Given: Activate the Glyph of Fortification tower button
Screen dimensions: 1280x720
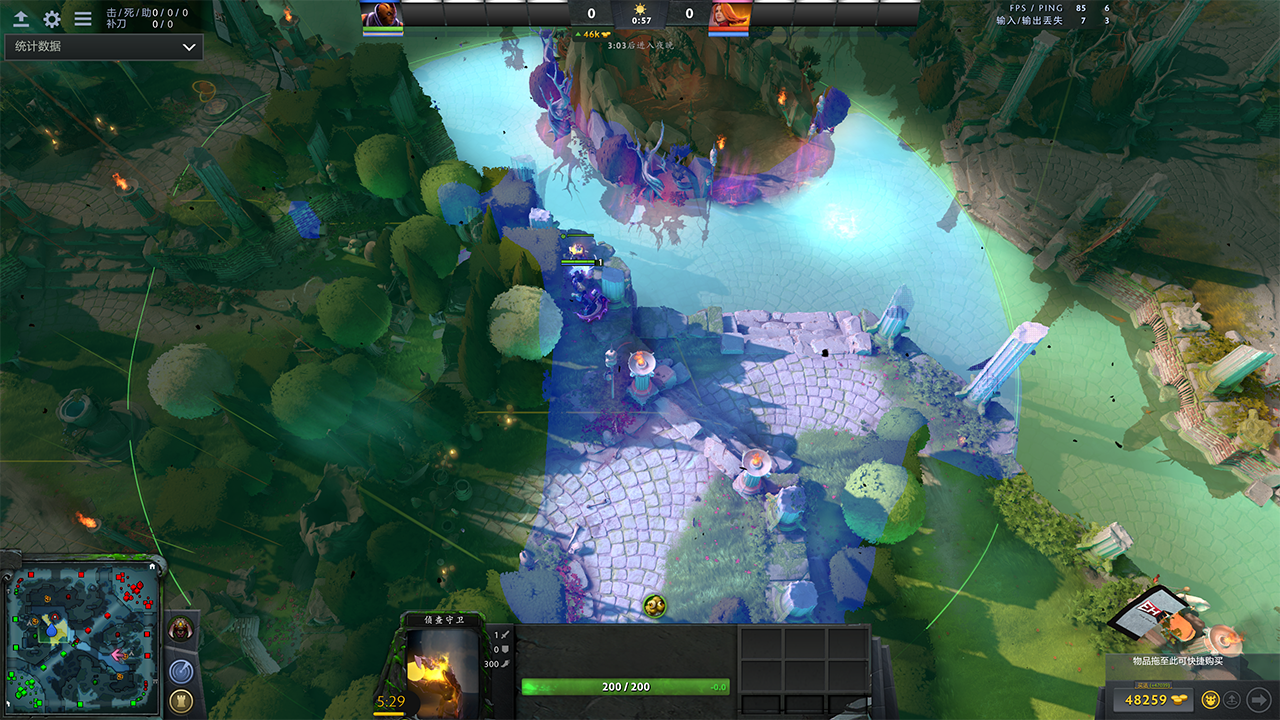Looking at the screenshot, I should [x=181, y=701].
